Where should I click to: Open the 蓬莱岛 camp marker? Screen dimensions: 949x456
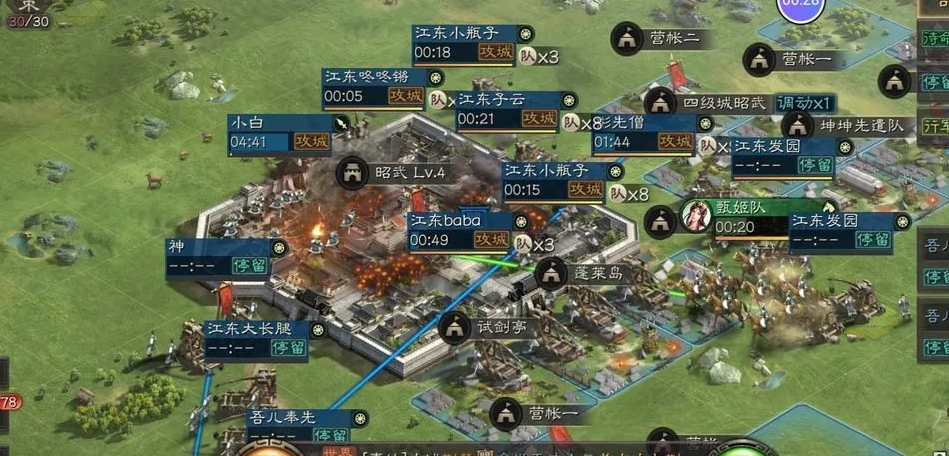551,273
